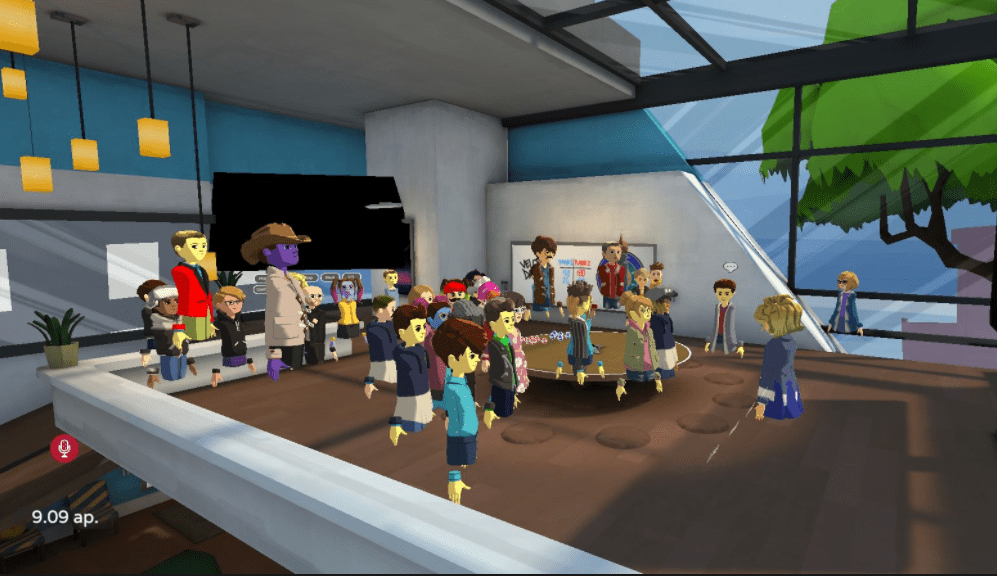997x576 pixels.
Task: Toggle the red microphone mute icon
Action: click(64, 448)
